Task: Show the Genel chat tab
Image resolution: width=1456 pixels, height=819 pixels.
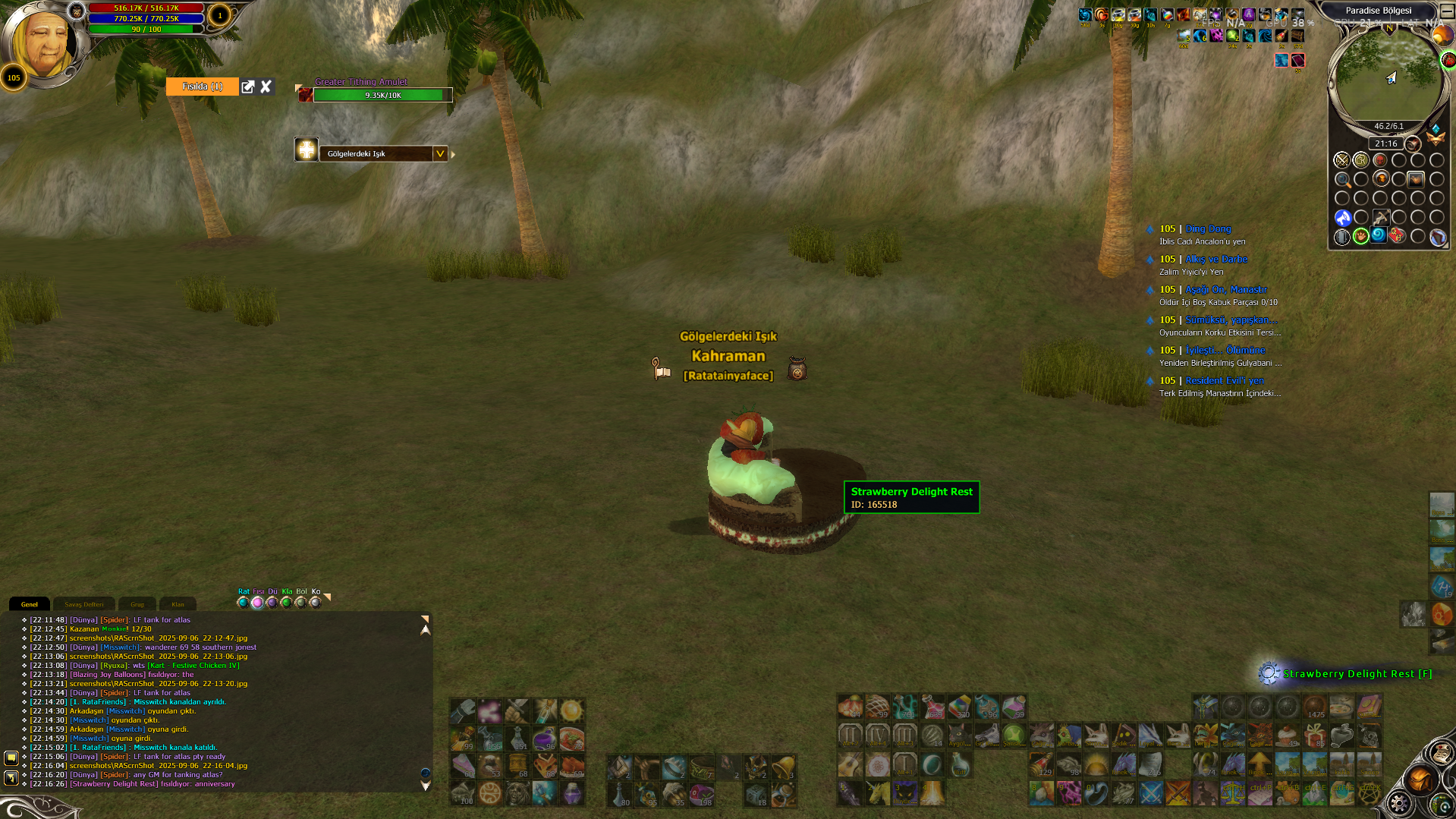Action: [30, 604]
